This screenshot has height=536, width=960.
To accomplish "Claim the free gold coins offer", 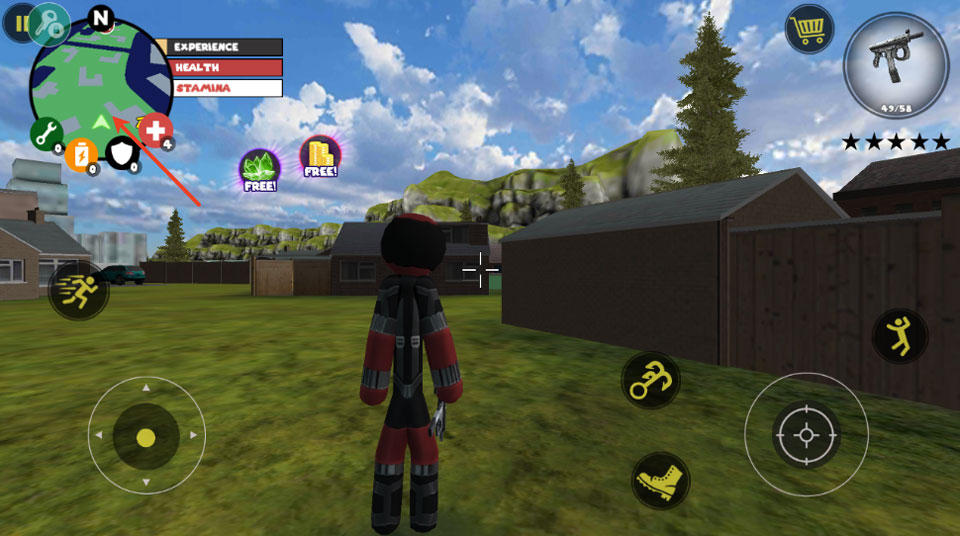I will 320,156.
